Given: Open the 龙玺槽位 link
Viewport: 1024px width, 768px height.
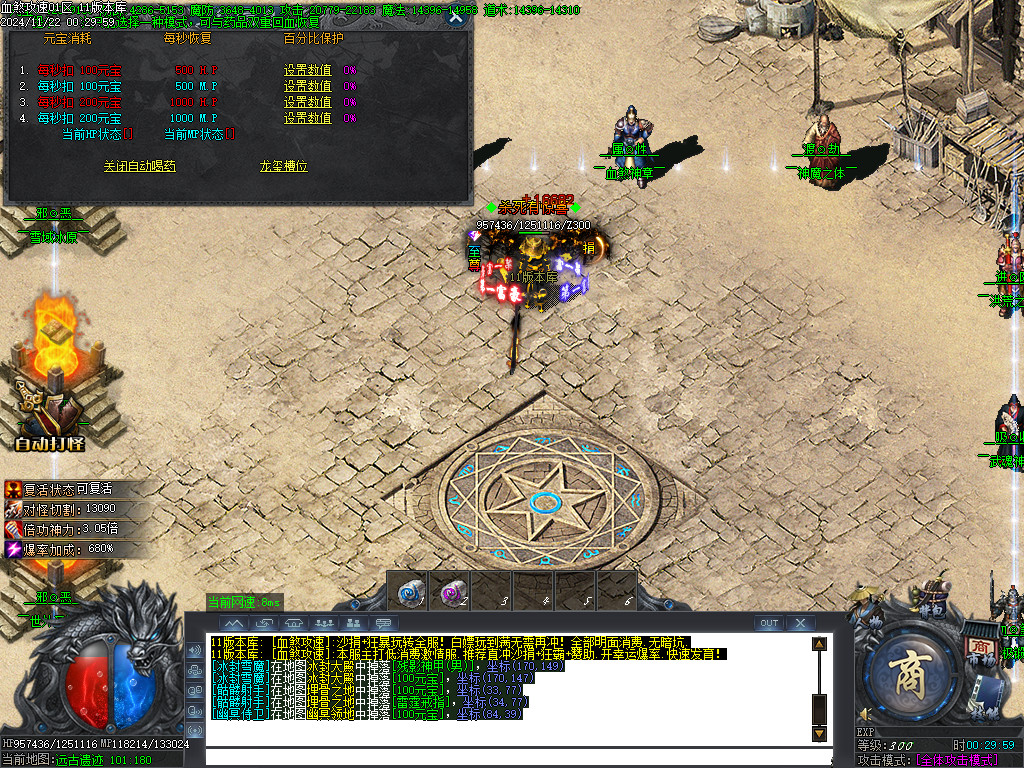Looking at the screenshot, I should [283, 166].
